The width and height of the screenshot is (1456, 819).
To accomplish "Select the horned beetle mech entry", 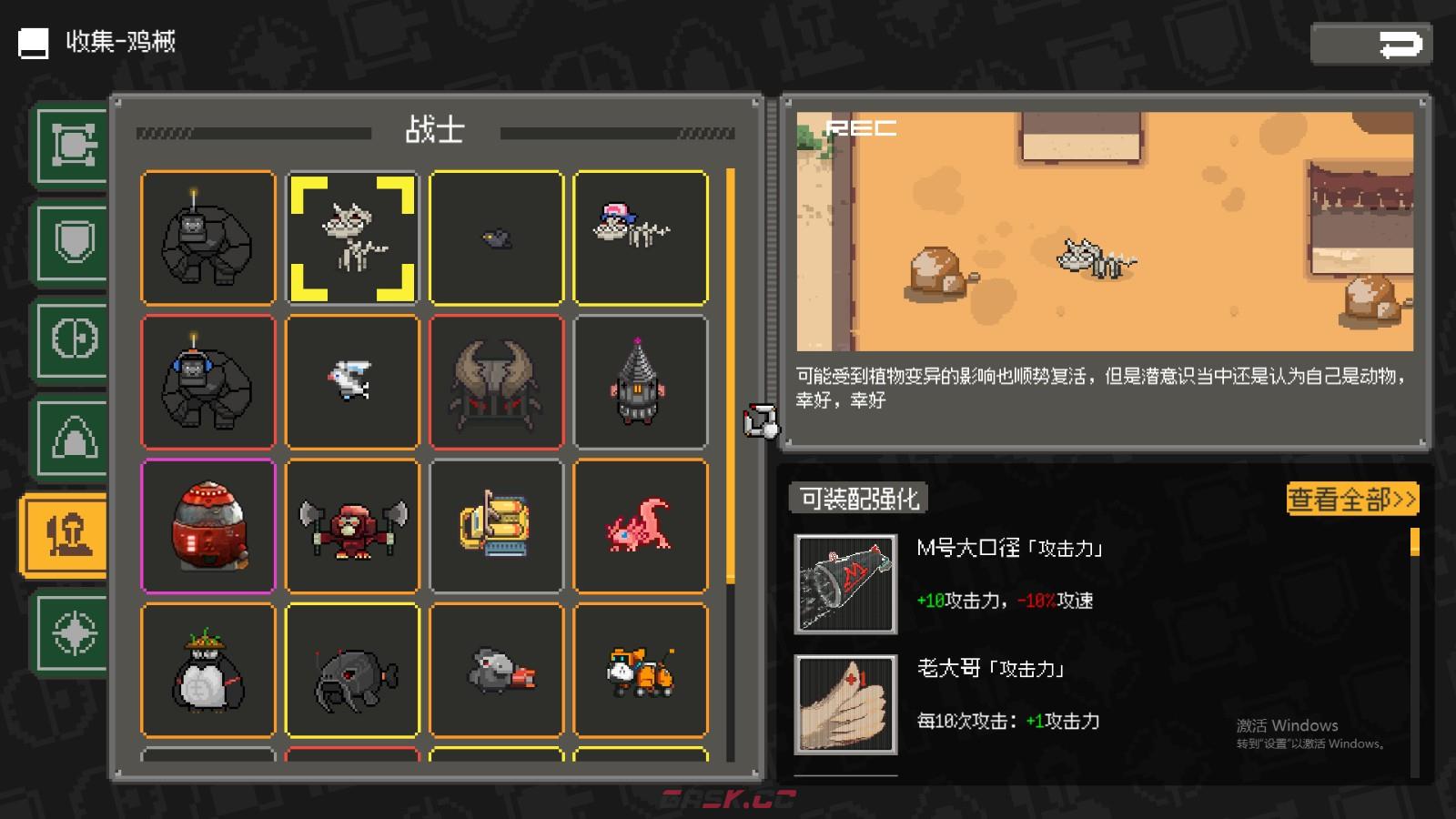I will click(496, 380).
